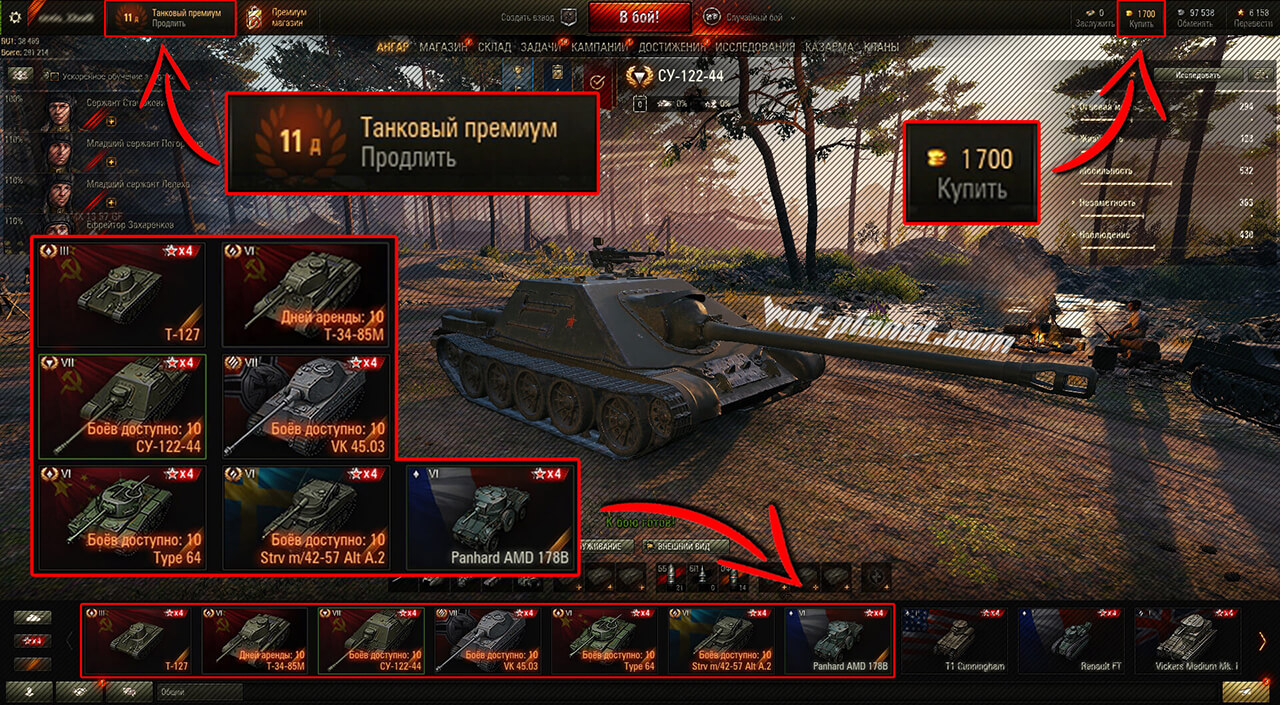Open the Внешний вид customization button
Image resolution: width=1280 pixels, height=705 pixels.
680,546
